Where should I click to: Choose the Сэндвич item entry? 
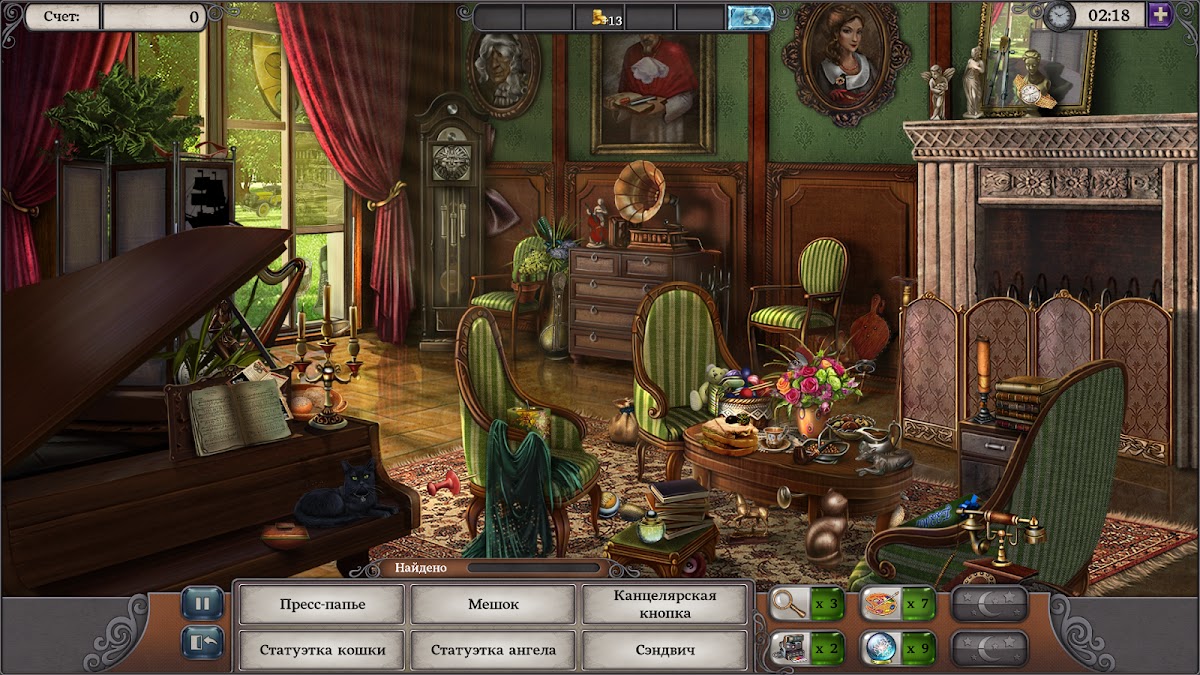tap(665, 650)
